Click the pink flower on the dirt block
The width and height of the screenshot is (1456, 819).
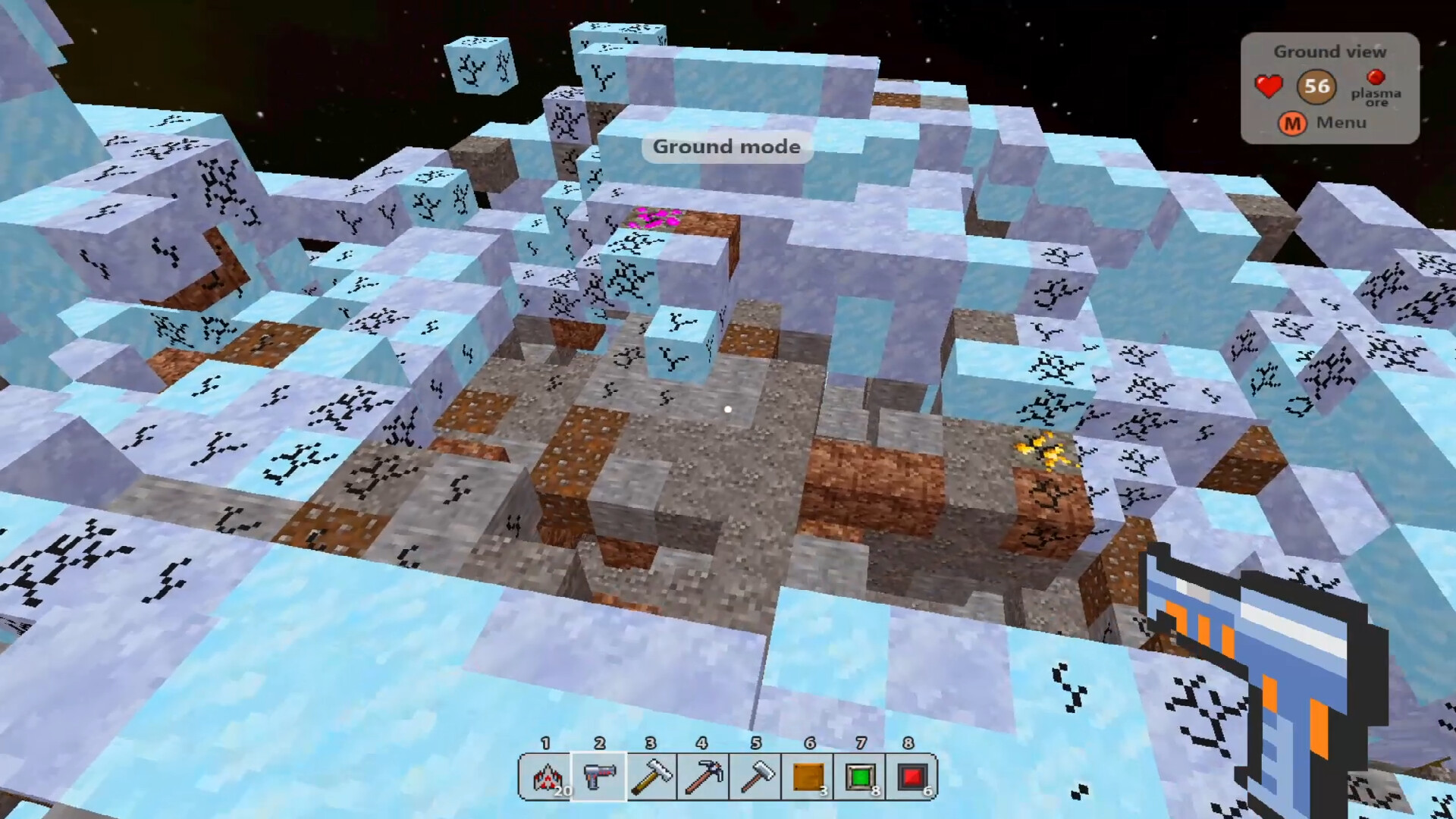click(x=654, y=218)
